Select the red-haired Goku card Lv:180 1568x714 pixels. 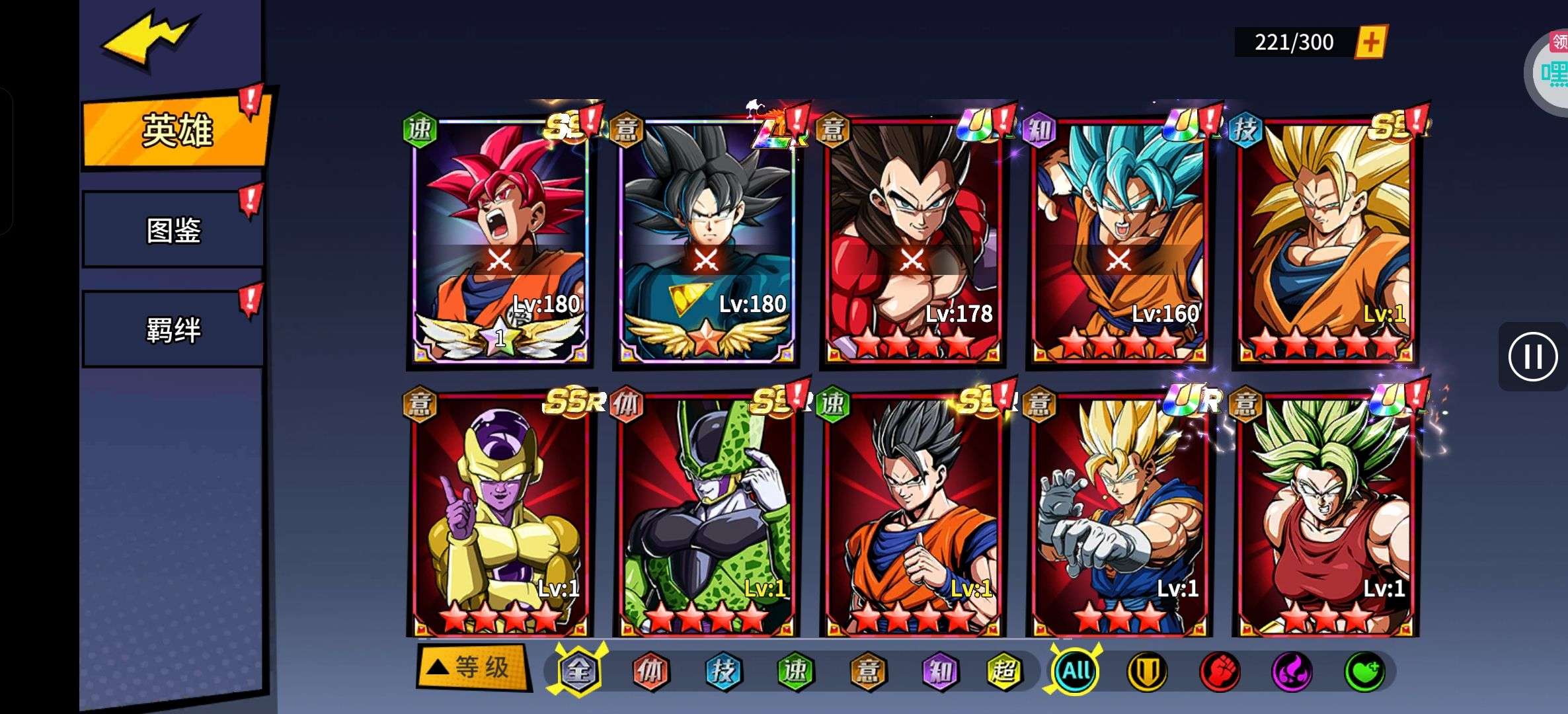tap(500, 241)
